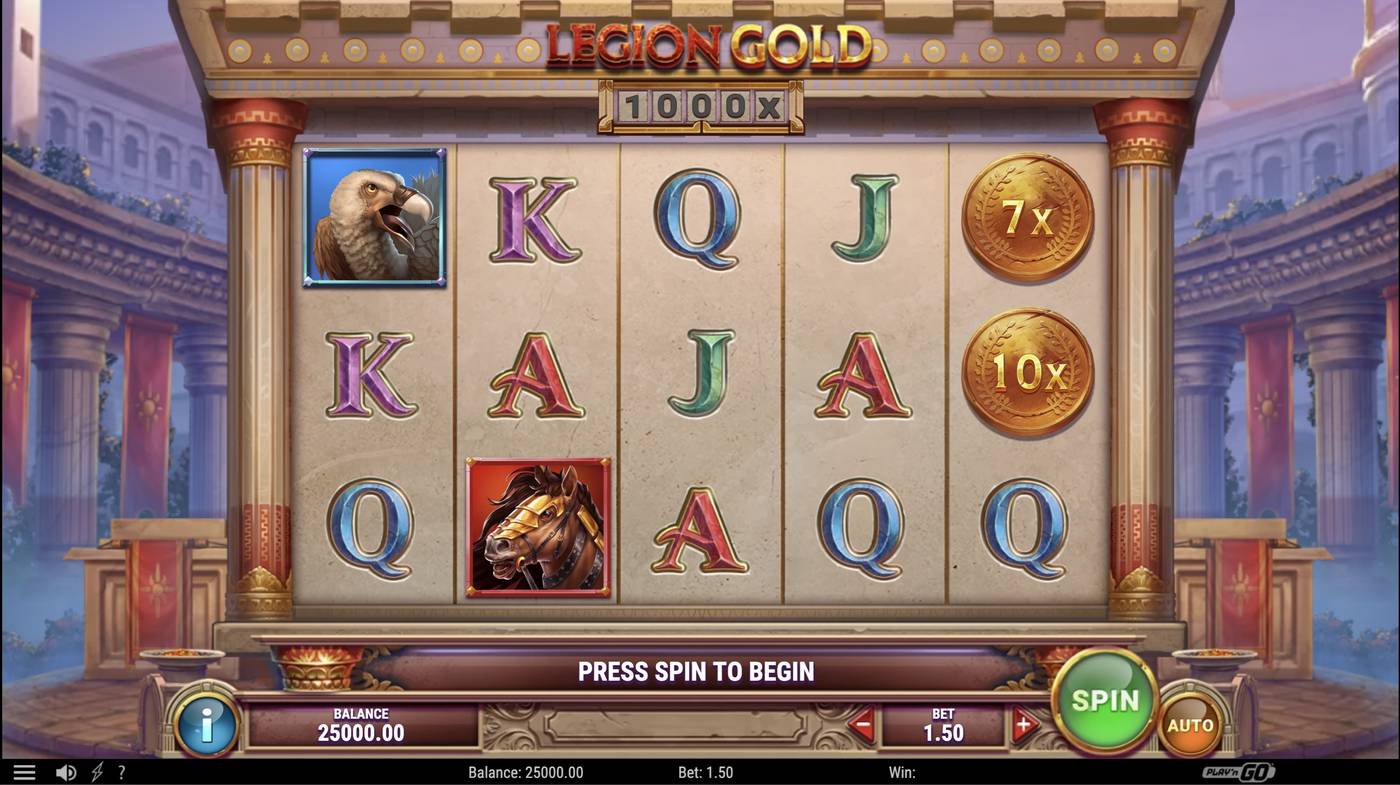Open help using the question mark icon
Screen dimensions: 1400x785
[x=122, y=771]
